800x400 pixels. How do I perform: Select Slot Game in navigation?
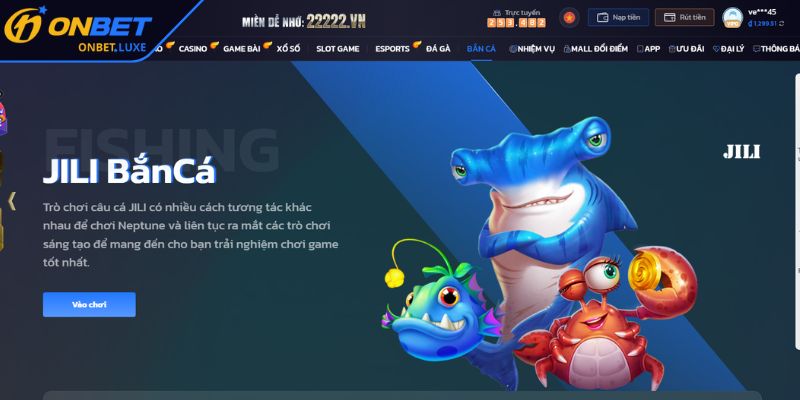337,48
